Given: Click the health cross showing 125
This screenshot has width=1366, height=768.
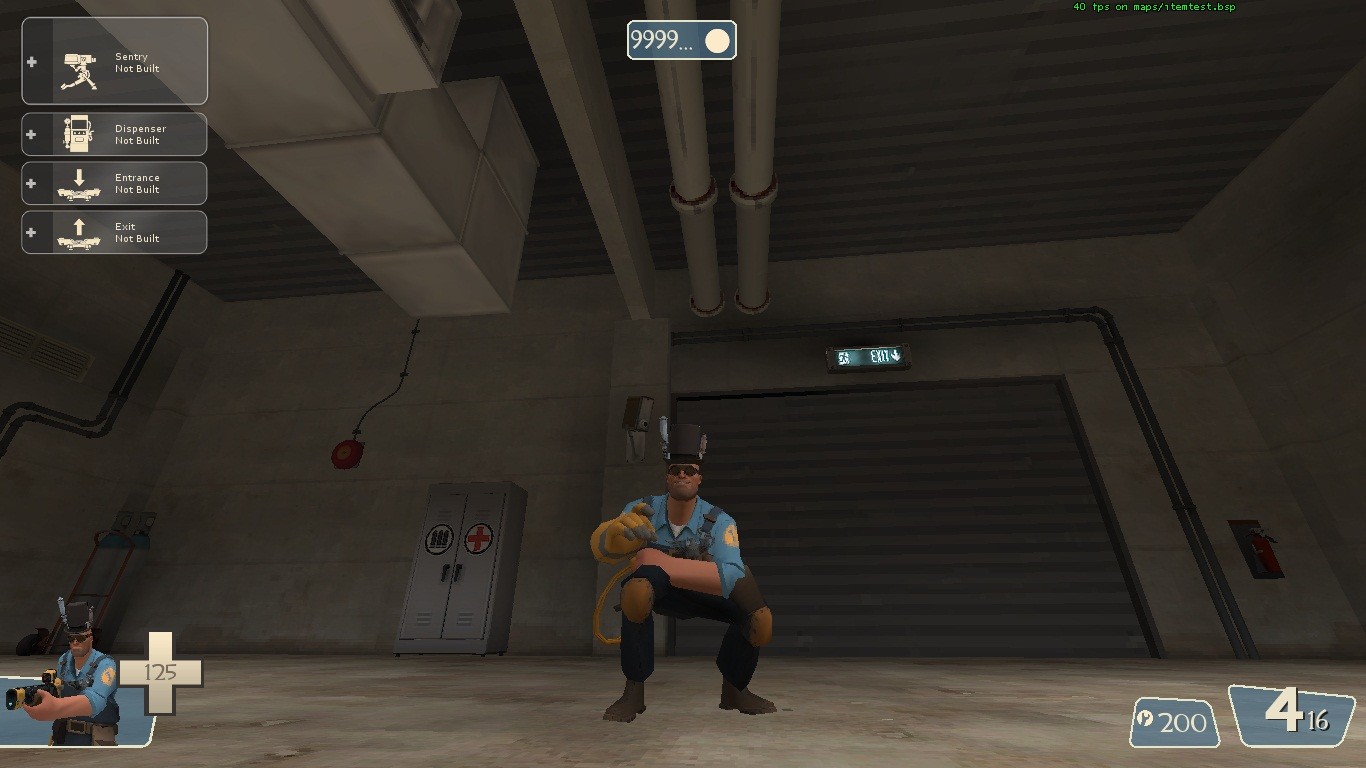Looking at the screenshot, I should click(x=163, y=671).
